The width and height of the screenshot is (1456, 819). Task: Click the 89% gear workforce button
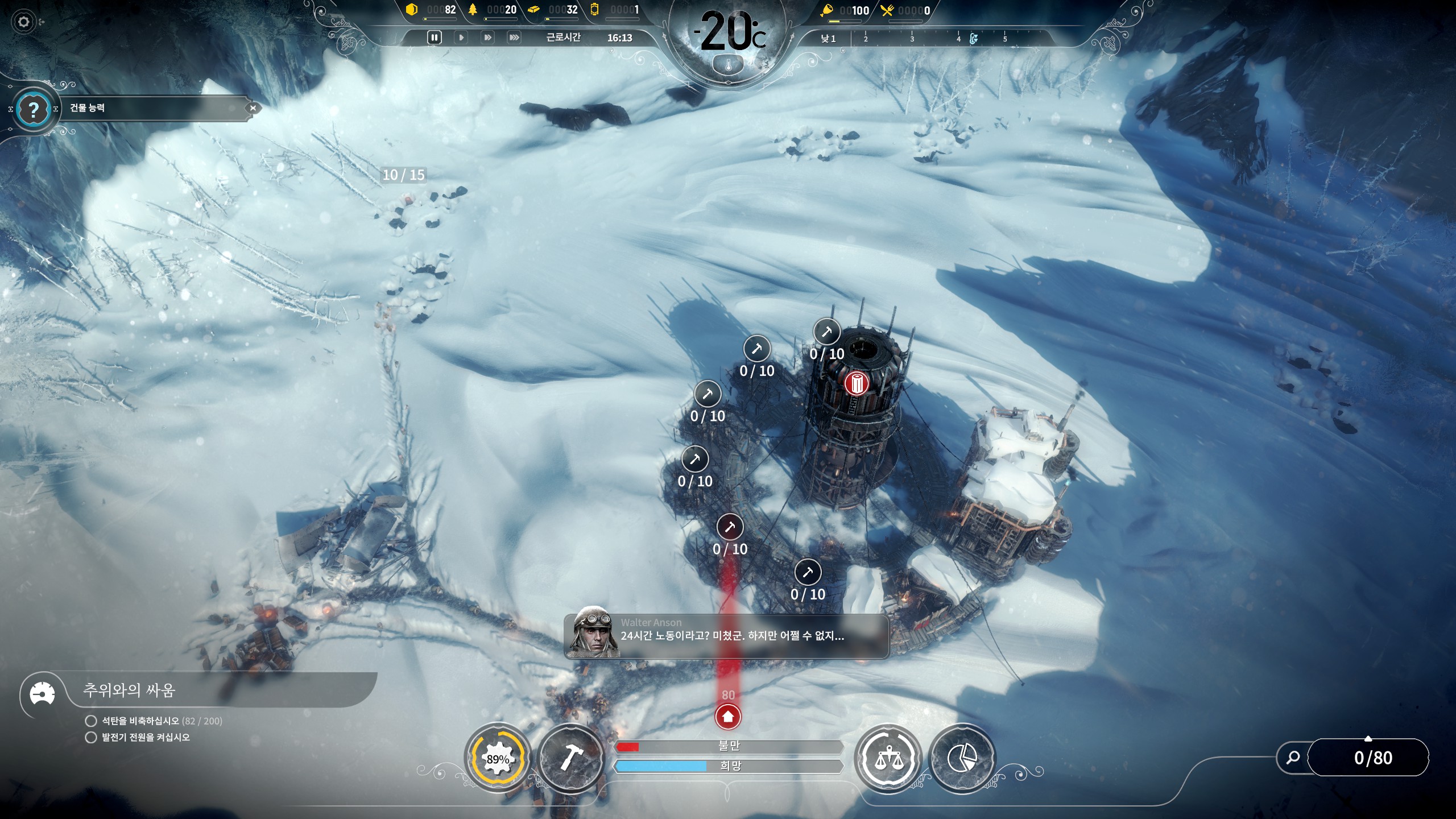[498, 759]
